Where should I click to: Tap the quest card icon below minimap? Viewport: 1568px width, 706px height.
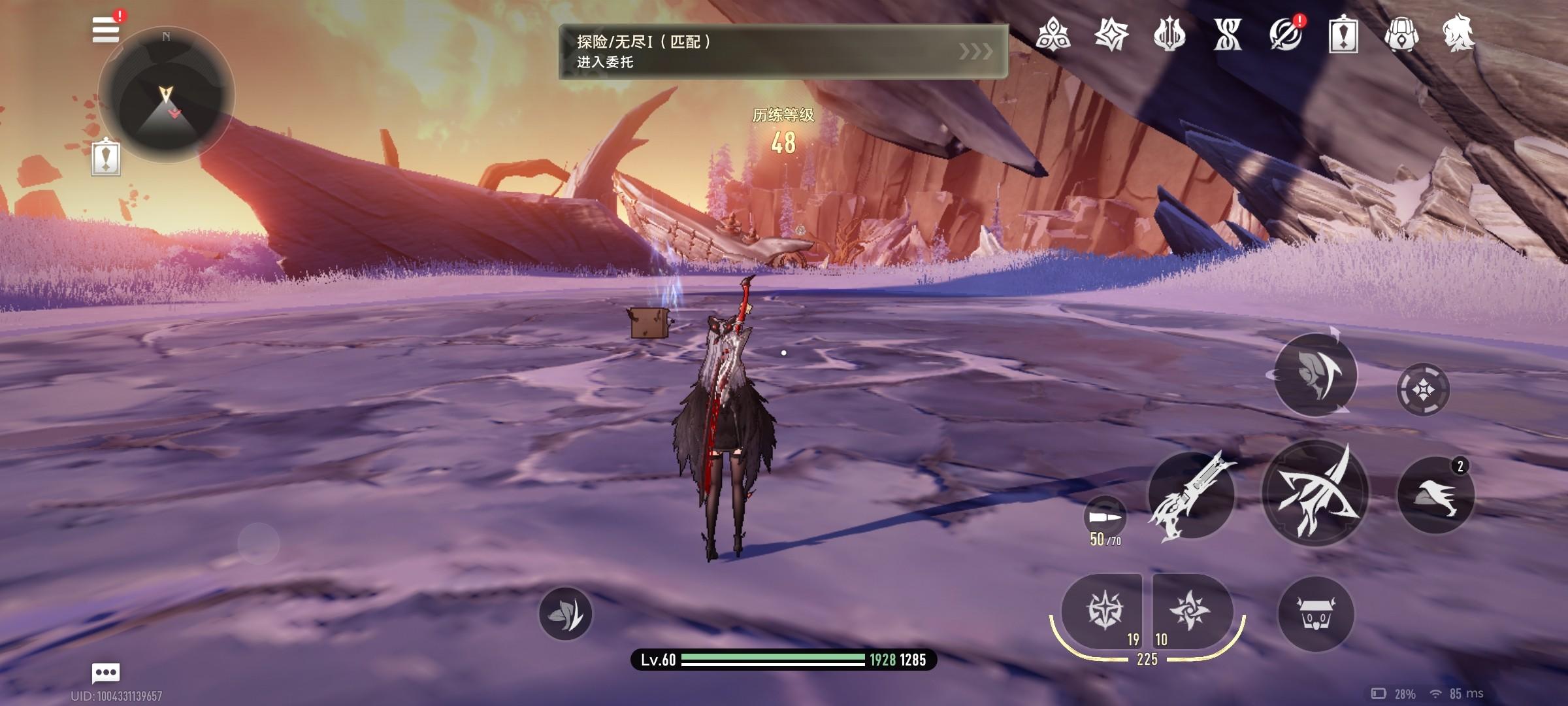(106, 158)
